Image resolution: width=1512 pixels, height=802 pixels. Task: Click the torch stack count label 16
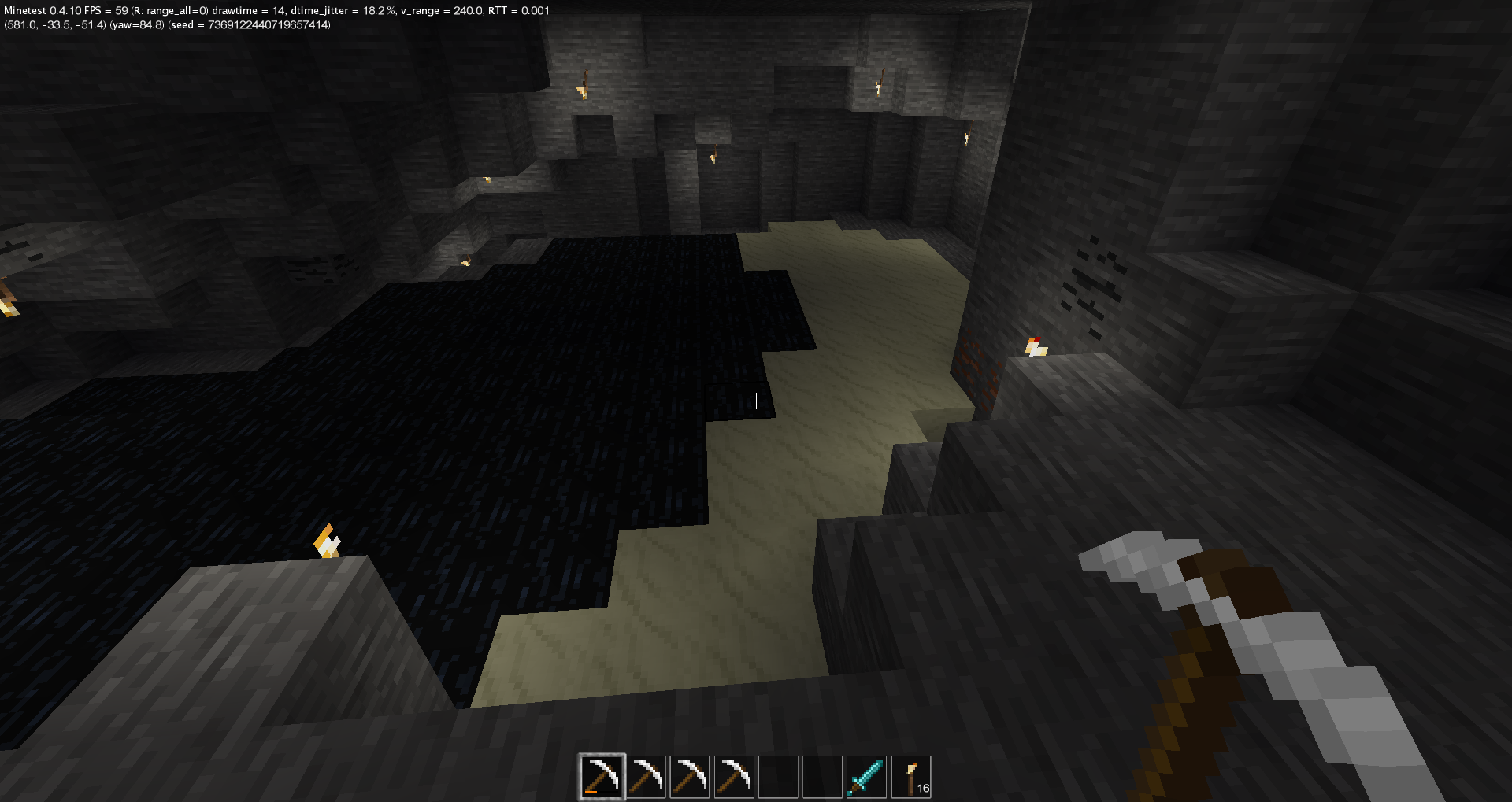[923, 790]
